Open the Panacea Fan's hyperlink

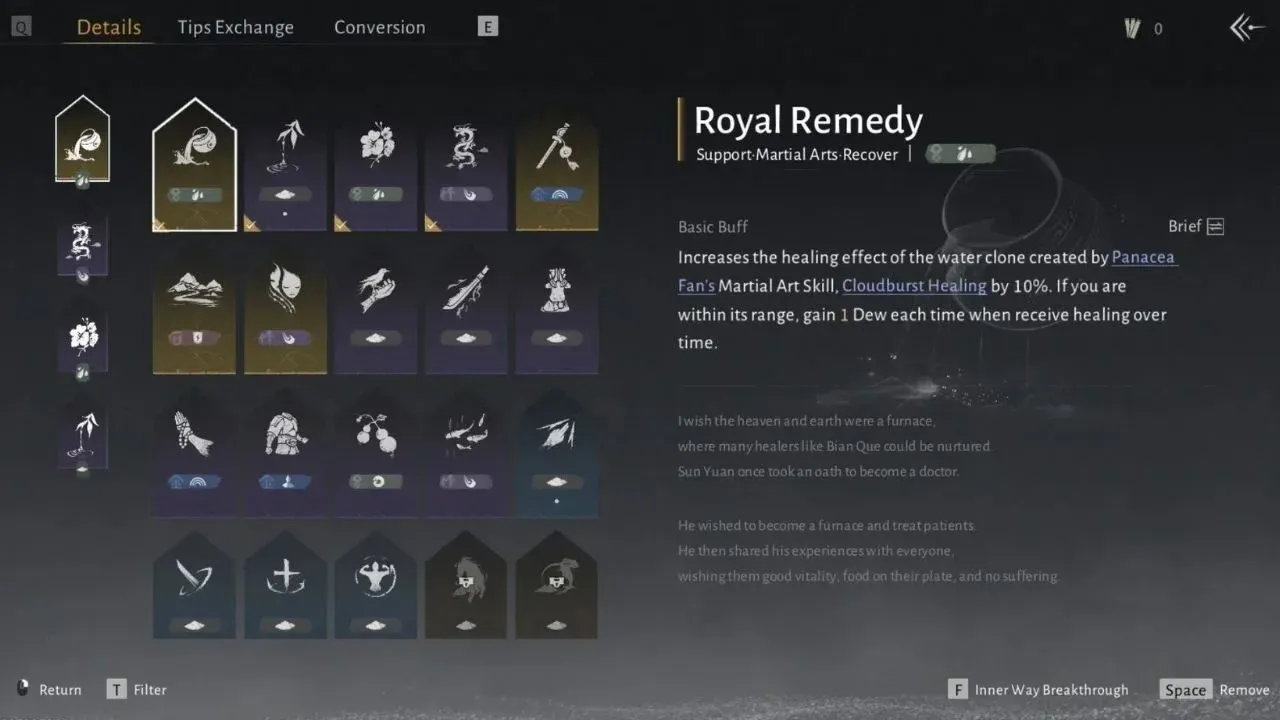pyautogui.click(x=1142, y=257)
